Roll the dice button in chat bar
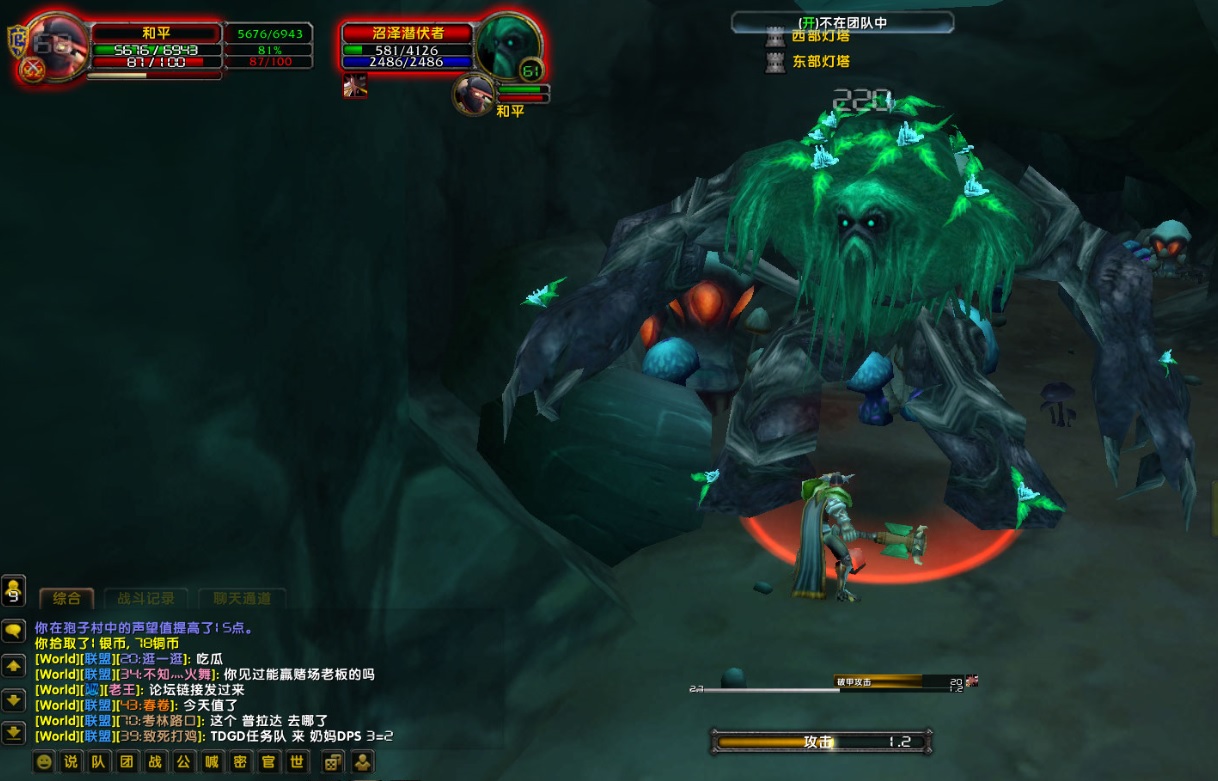The height and width of the screenshot is (781, 1218). [331, 762]
